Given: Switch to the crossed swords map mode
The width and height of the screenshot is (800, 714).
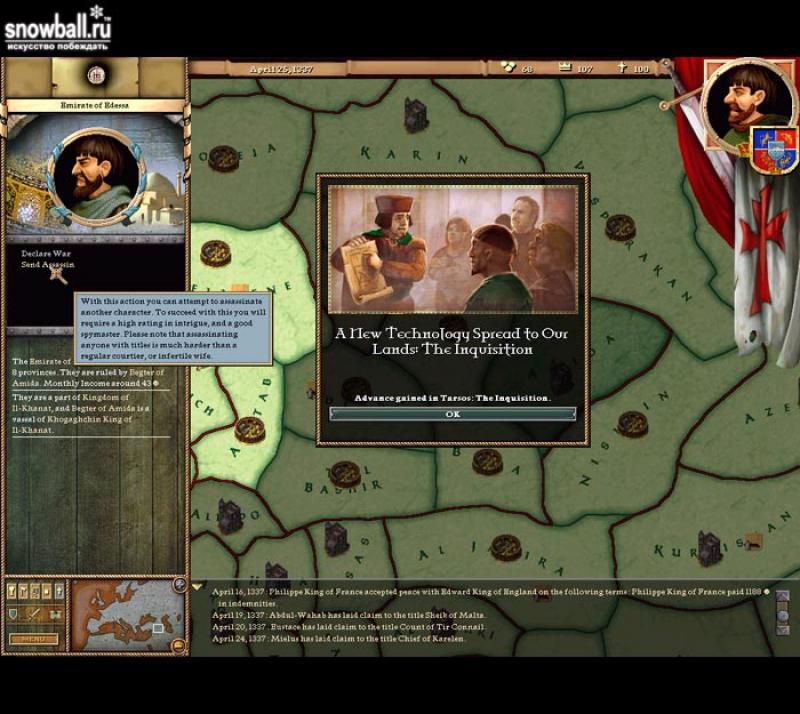Looking at the screenshot, I should point(33,613).
